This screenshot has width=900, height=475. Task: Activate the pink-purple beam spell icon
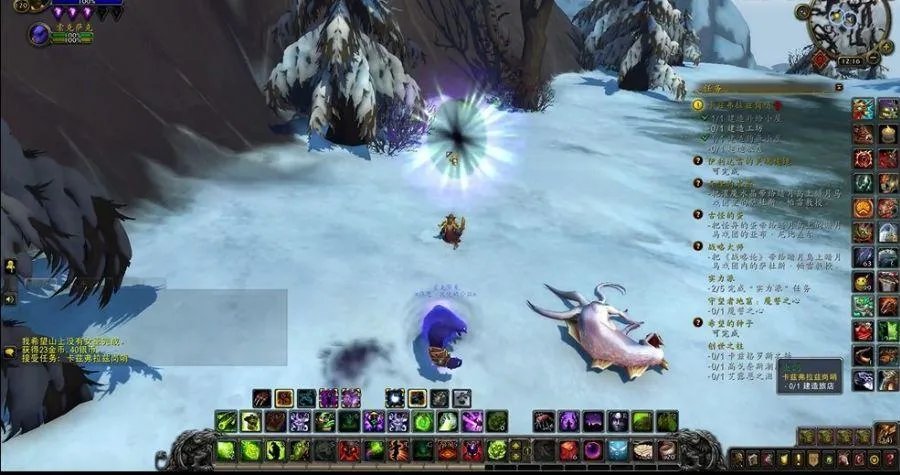click(472, 421)
